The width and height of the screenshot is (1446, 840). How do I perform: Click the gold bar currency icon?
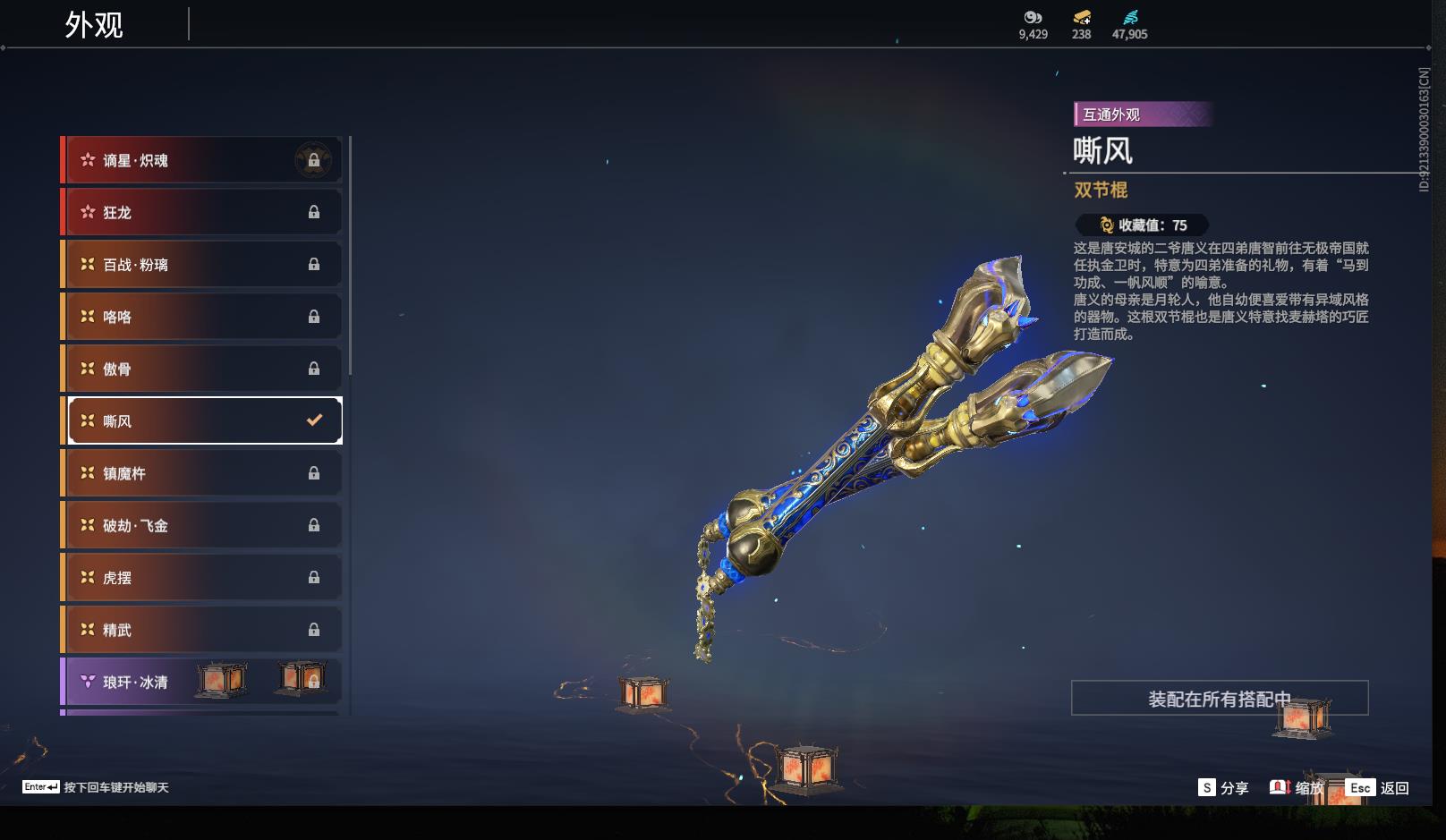tap(1081, 17)
